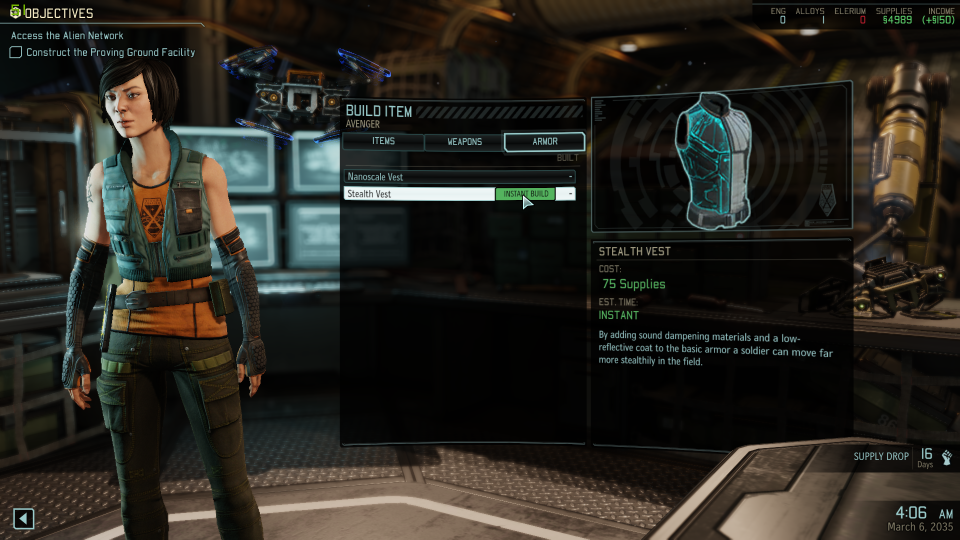Select the Armor tab

pos(544,142)
